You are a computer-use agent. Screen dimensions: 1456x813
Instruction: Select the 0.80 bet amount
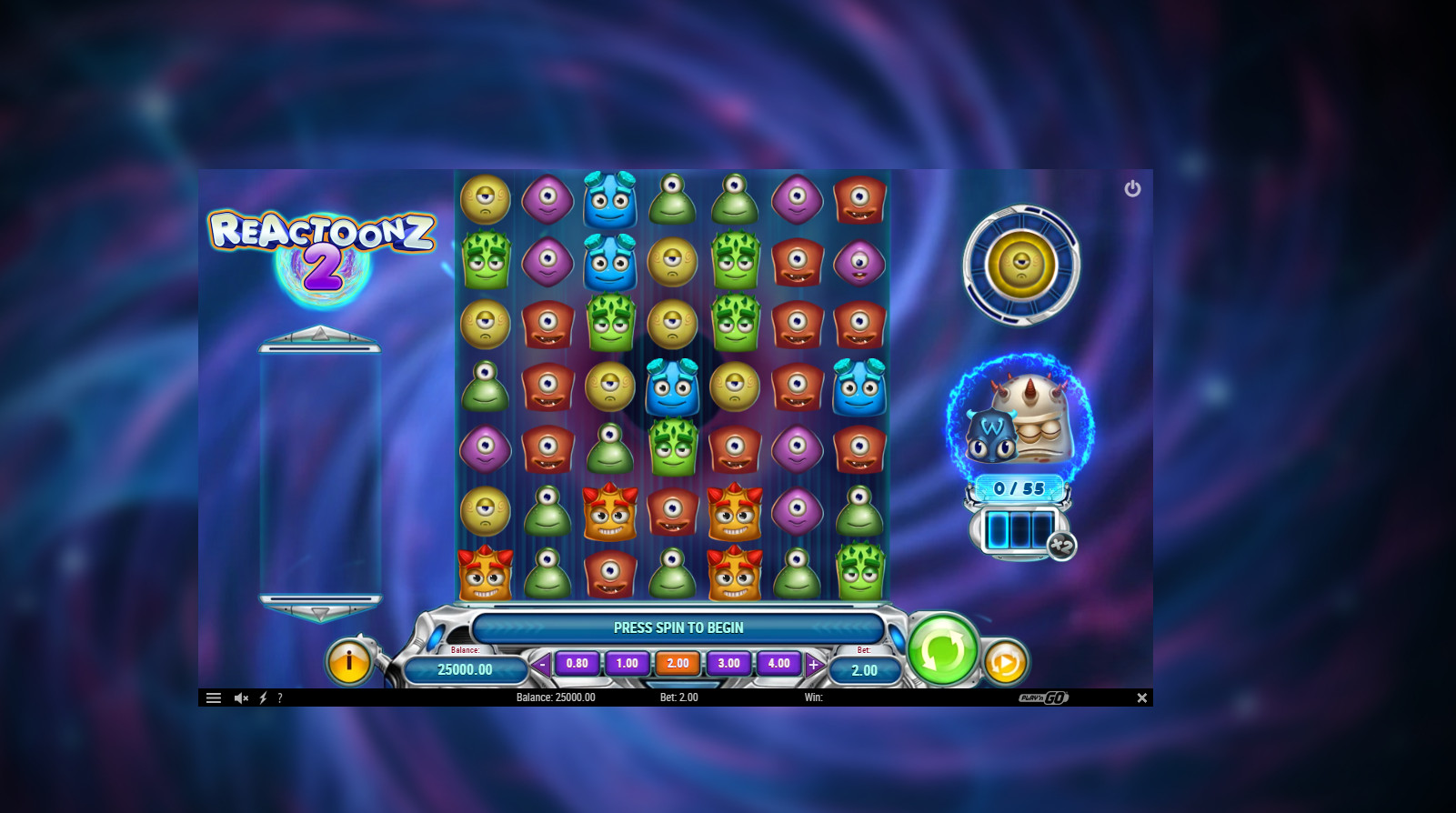[x=577, y=664]
